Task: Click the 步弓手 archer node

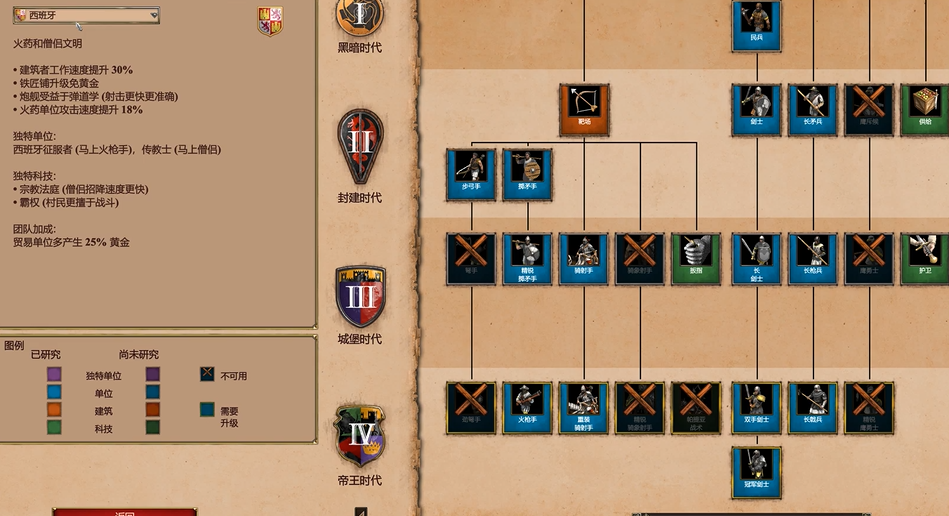Action: 471,174
